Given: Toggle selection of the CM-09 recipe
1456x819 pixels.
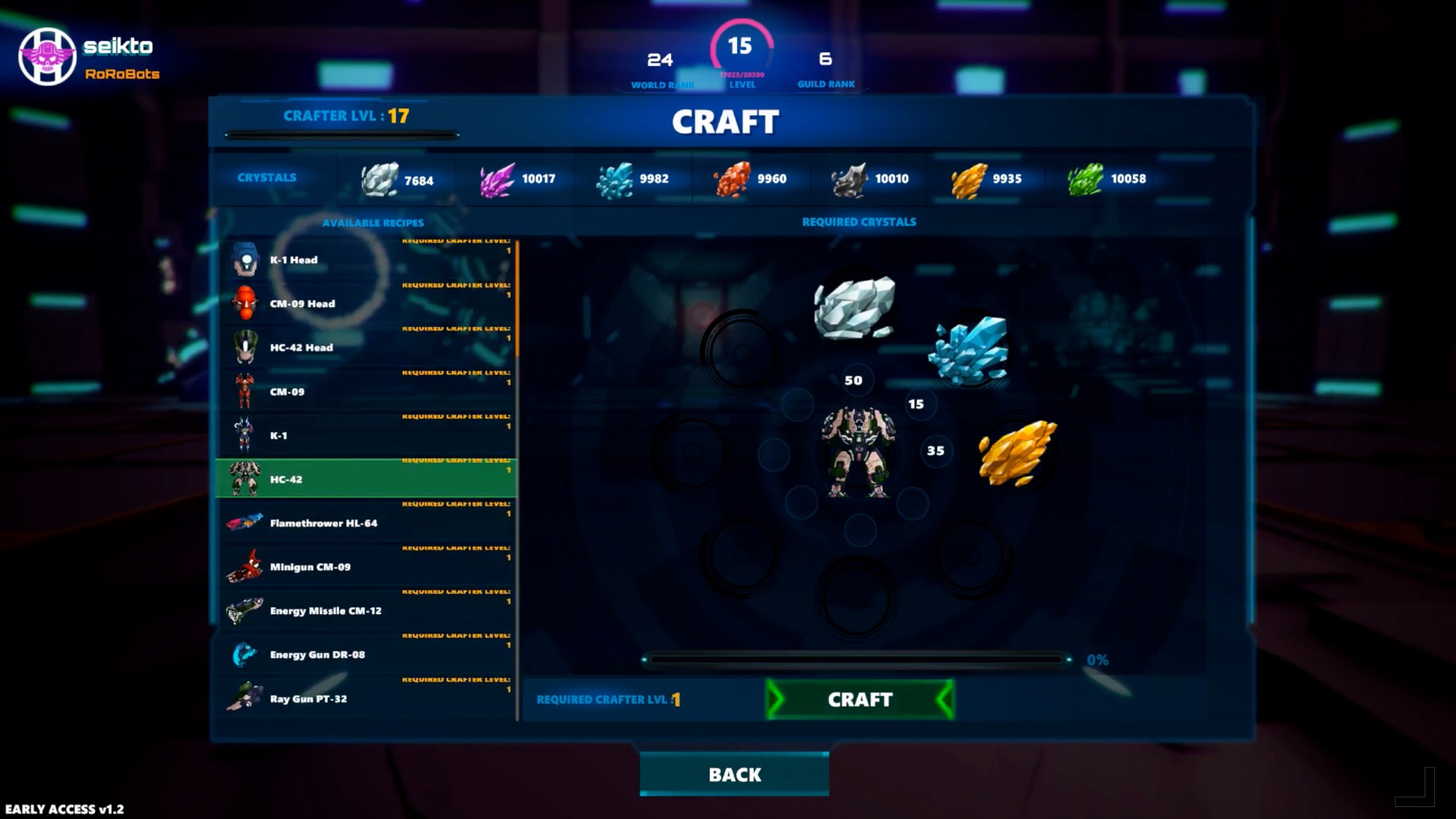Looking at the screenshot, I should tap(366, 391).
